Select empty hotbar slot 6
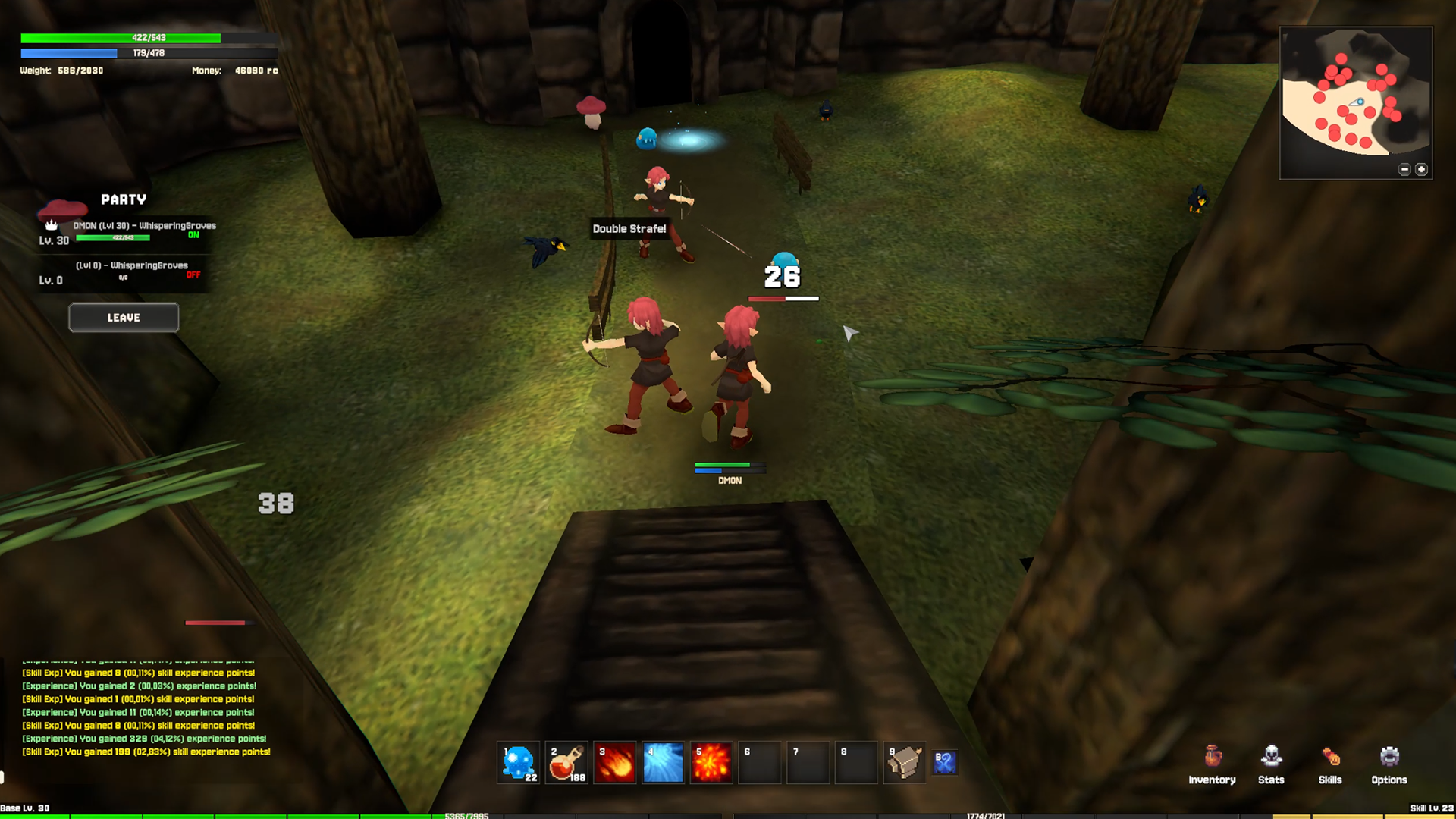Viewport: 1456px width, 819px height. (759, 762)
